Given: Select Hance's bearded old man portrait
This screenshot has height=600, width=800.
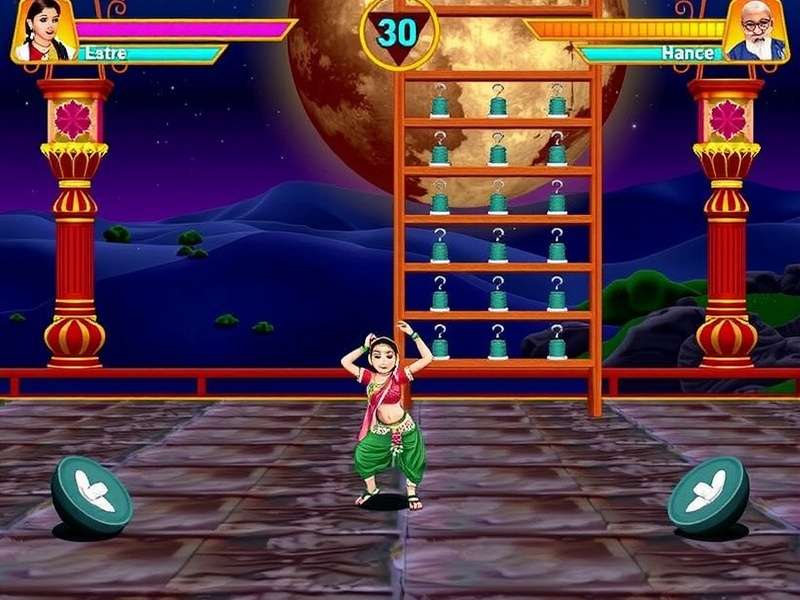Looking at the screenshot, I should click(756, 30).
